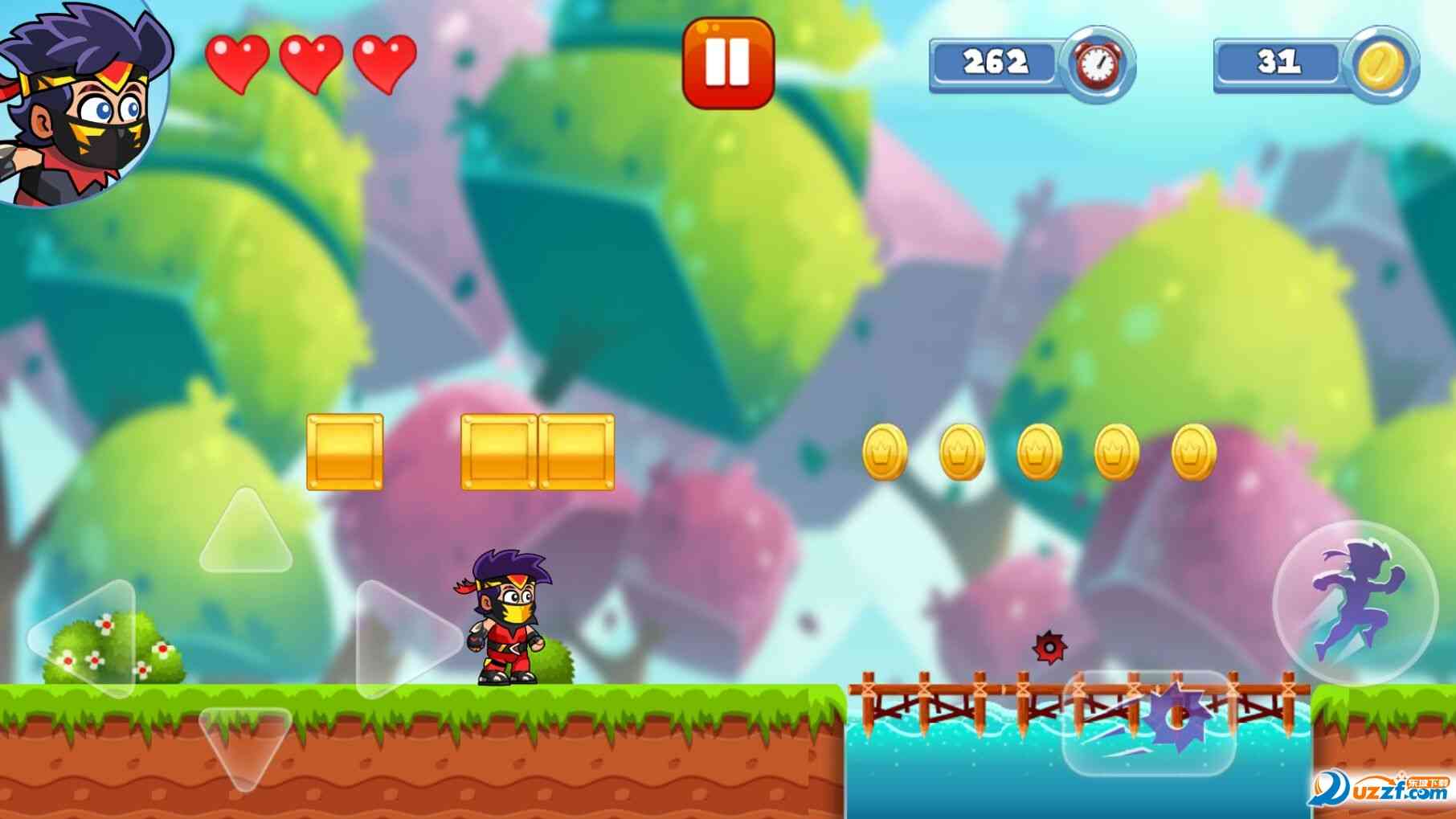This screenshot has height=819, width=1456.
Task: Tap the down arrow control
Action: coord(245,743)
